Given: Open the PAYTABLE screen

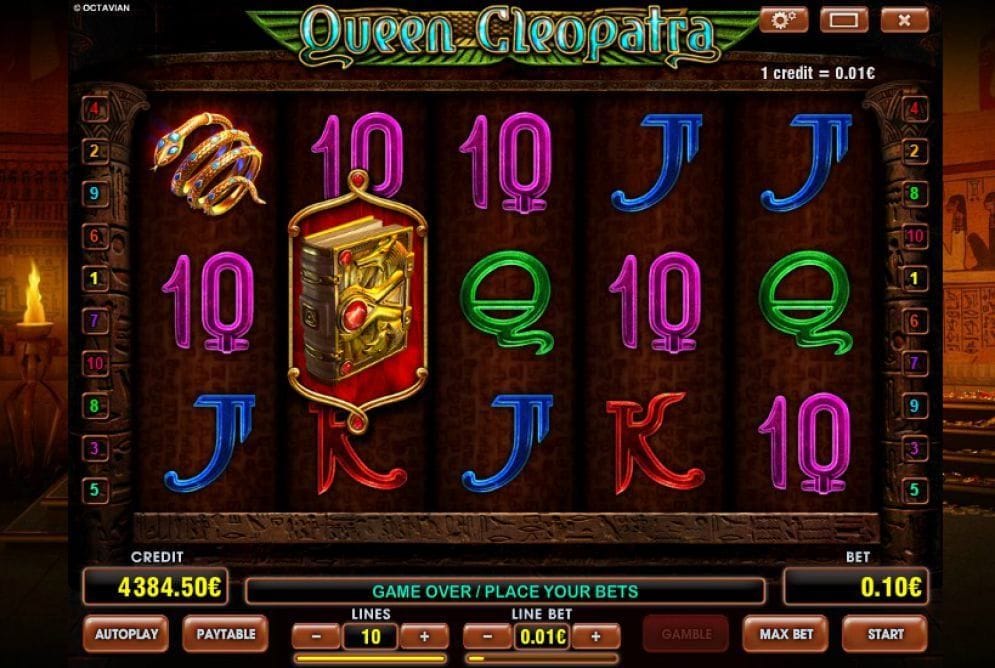Looking at the screenshot, I should pos(225,633).
